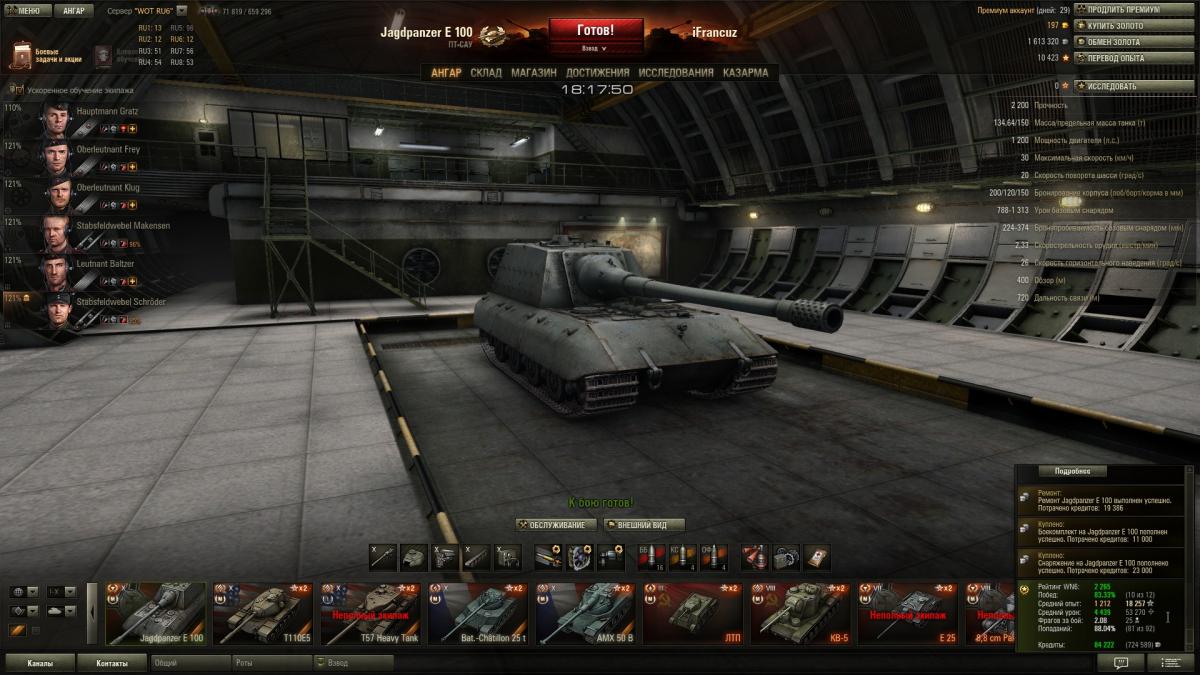Choose the AMX 50 B tank card
The width and height of the screenshot is (1200, 675).
[x=585, y=613]
